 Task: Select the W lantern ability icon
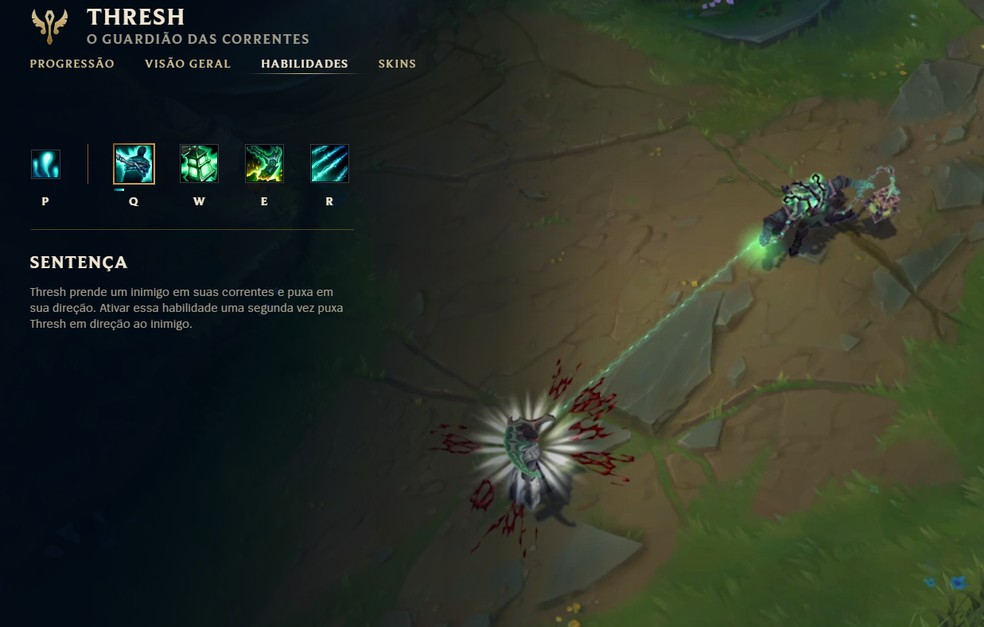pos(199,164)
